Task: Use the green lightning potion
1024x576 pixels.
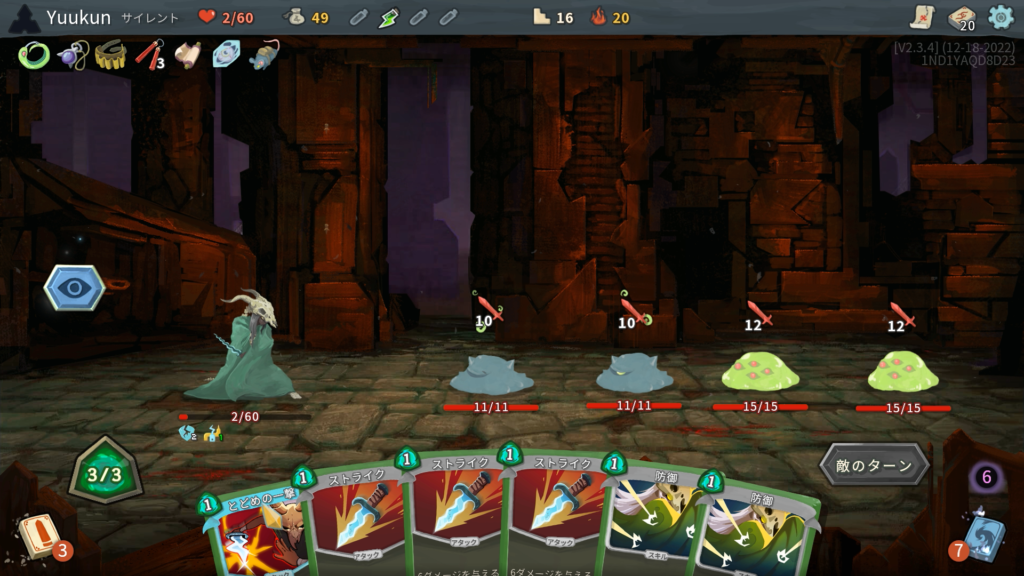Action: [x=389, y=17]
